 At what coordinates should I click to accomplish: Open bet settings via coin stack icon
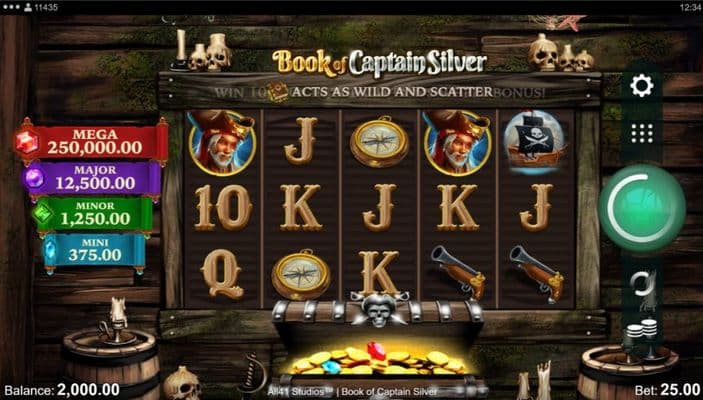pos(642,331)
